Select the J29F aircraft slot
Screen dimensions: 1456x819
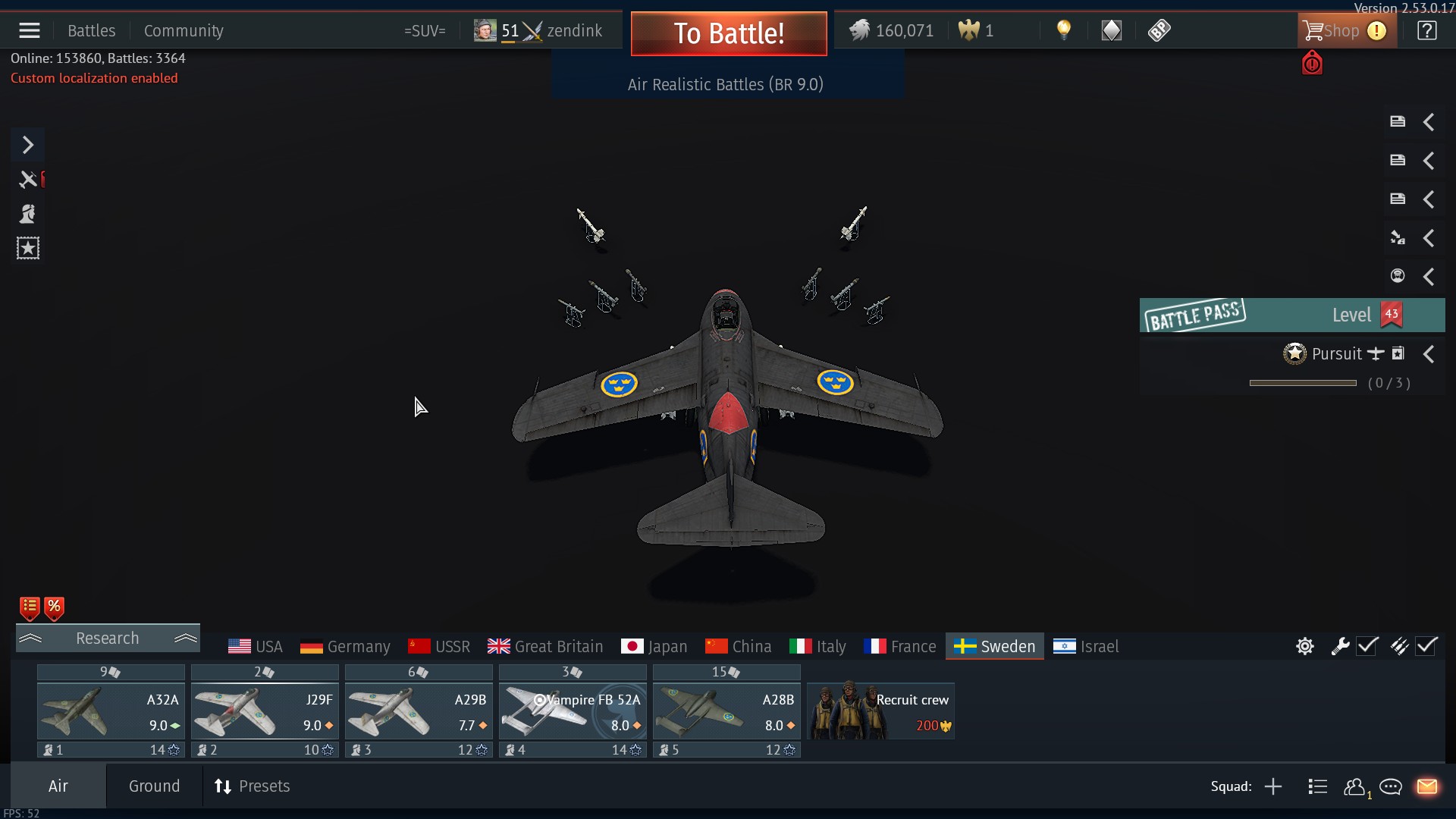(x=265, y=711)
